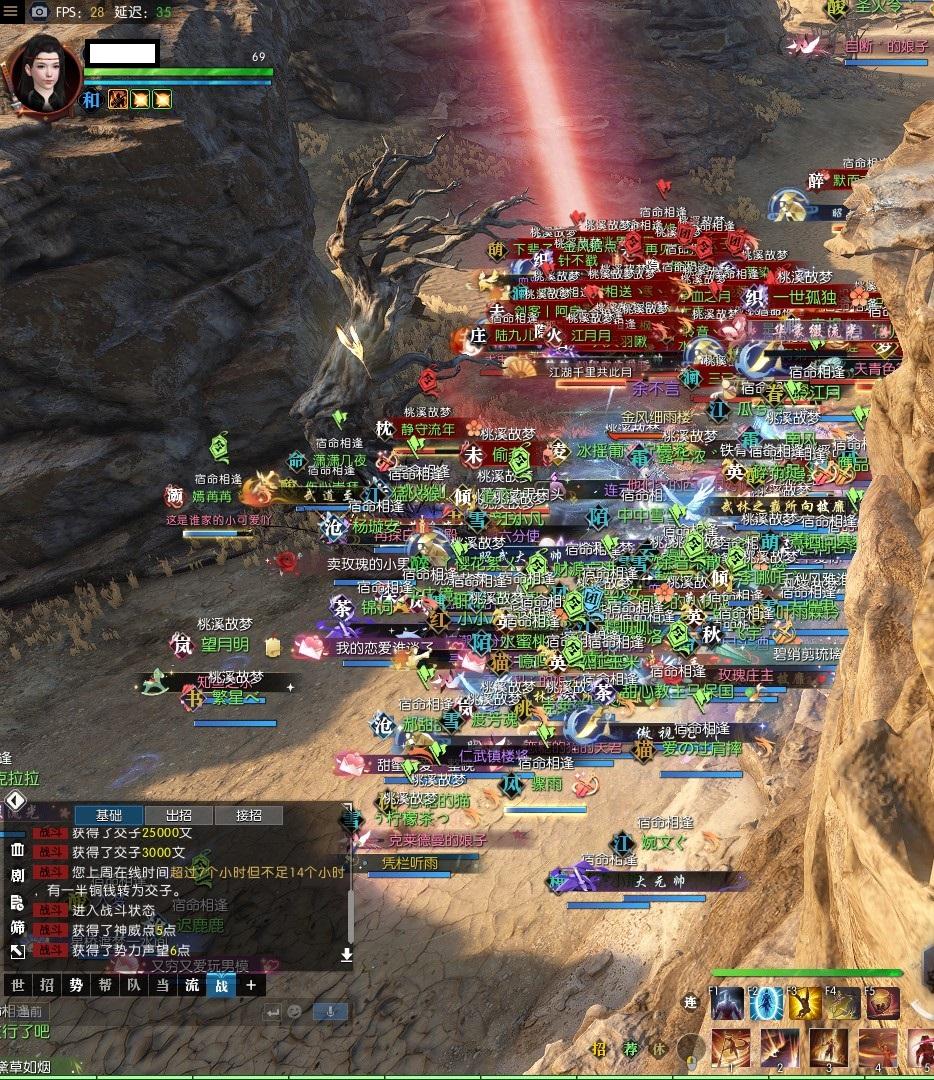Clear chat with the trash can icon
Image resolution: width=934 pixels, height=1080 pixels.
click(x=17, y=850)
